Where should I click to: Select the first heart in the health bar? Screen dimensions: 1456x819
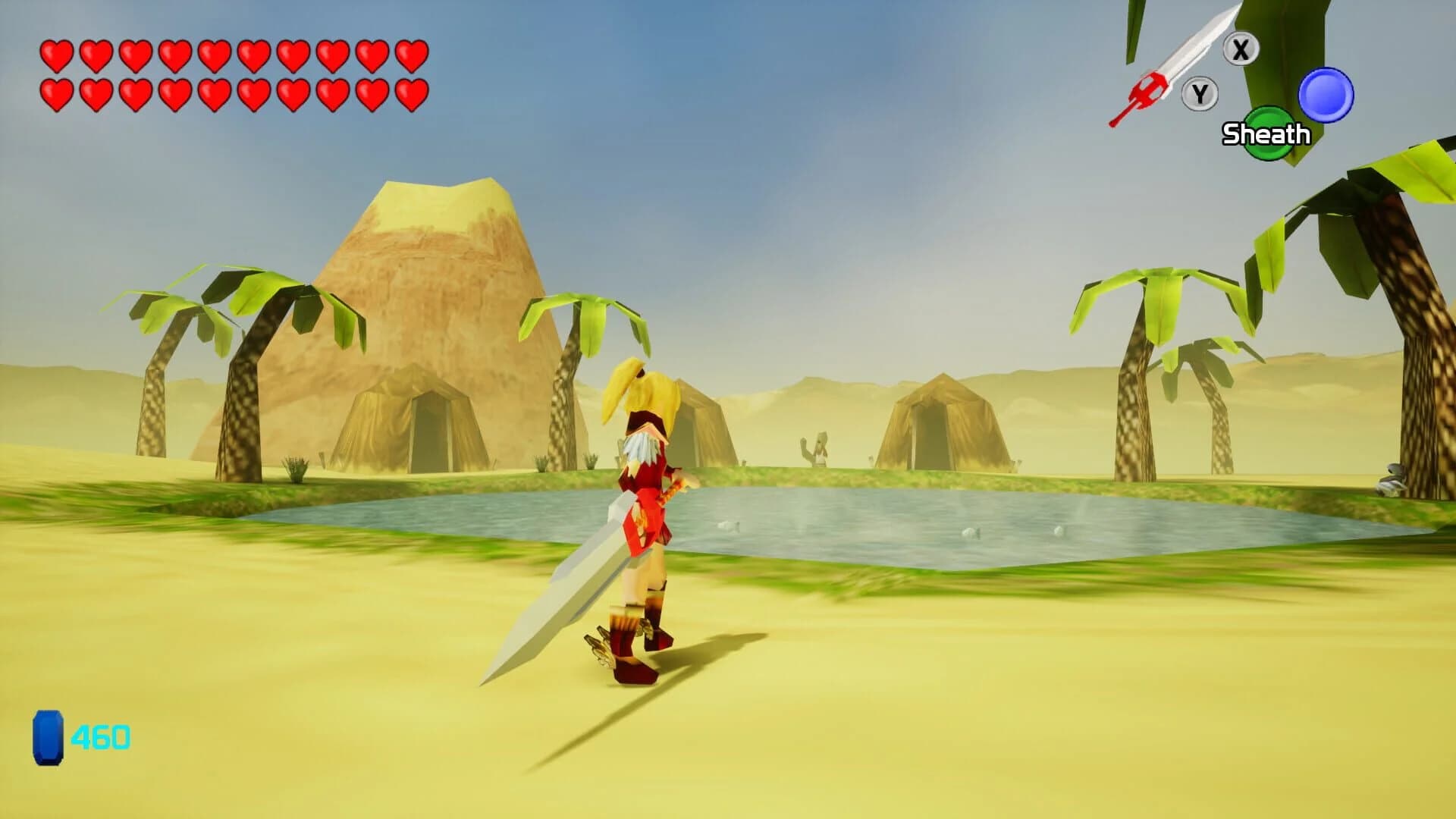tap(57, 55)
